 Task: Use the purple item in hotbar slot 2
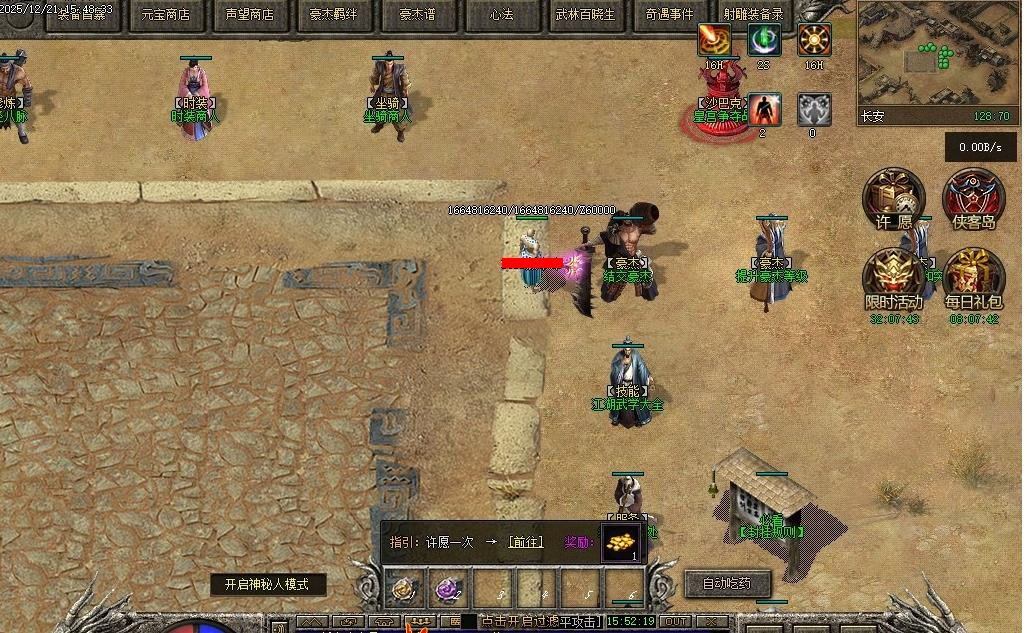448,590
